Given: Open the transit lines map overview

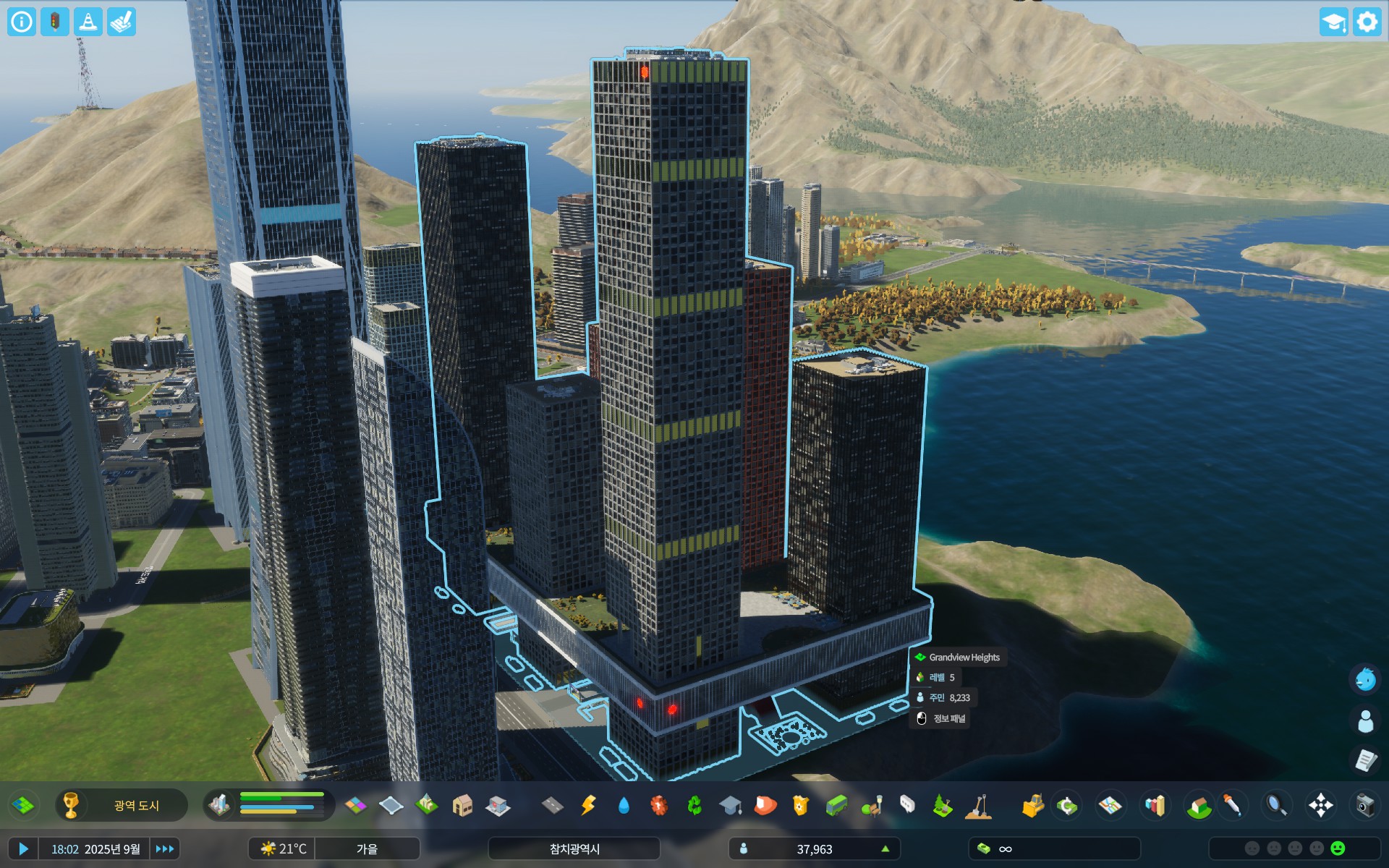Looking at the screenshot, I should coord(1110,805).
